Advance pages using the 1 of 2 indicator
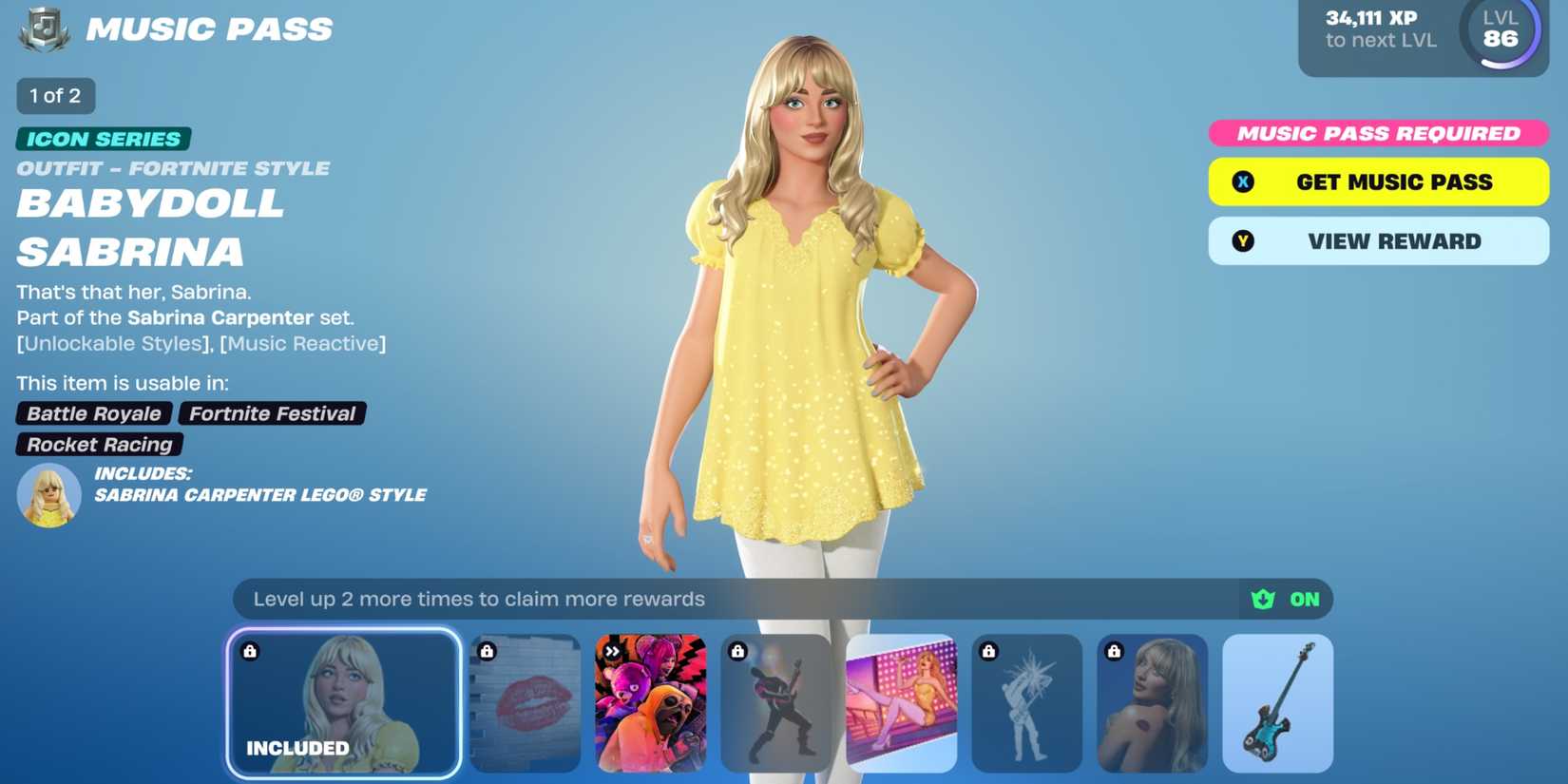 click(x=55, y=95)
